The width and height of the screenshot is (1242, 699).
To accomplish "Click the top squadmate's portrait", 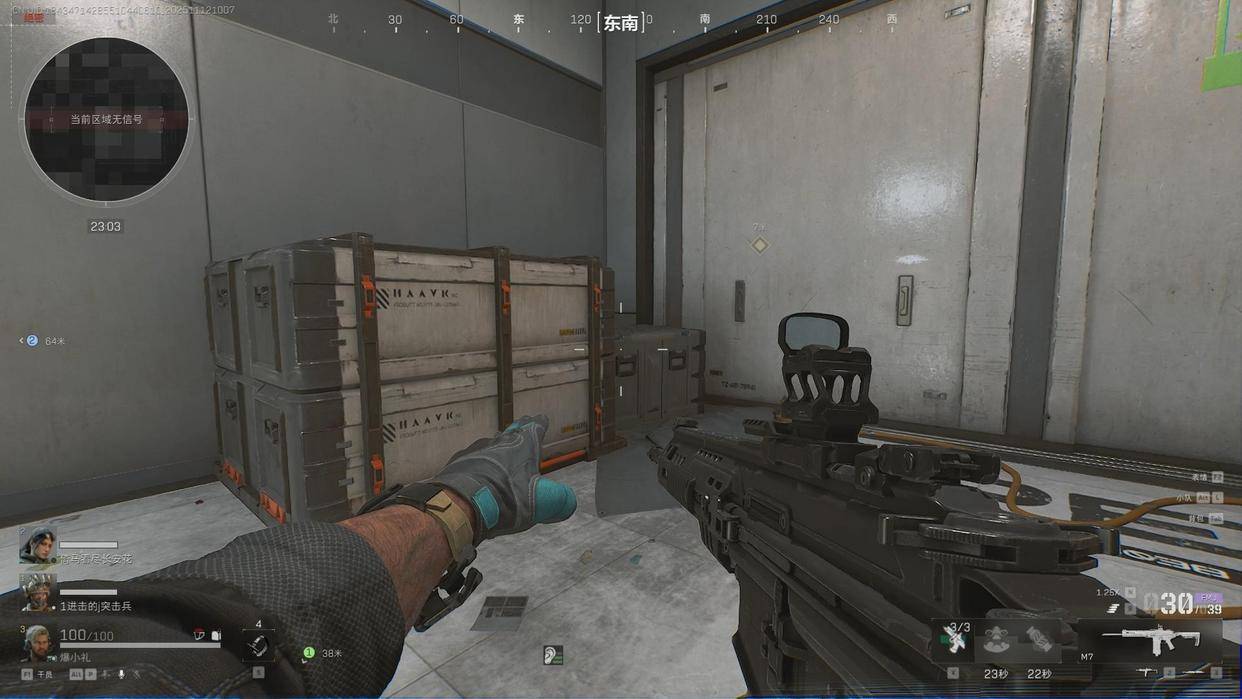I will 37,545.
